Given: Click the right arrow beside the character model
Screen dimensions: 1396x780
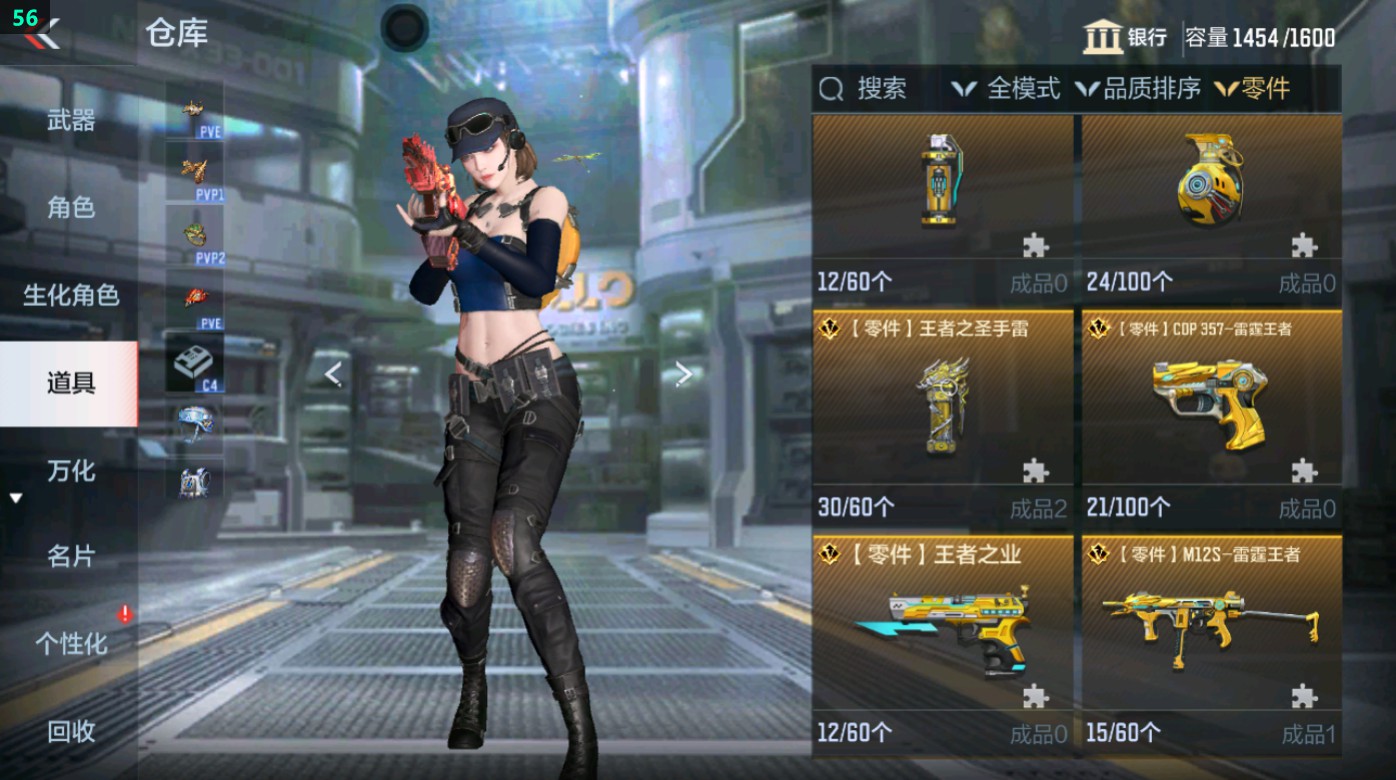Looking at the screenshot, I should 685,372.
